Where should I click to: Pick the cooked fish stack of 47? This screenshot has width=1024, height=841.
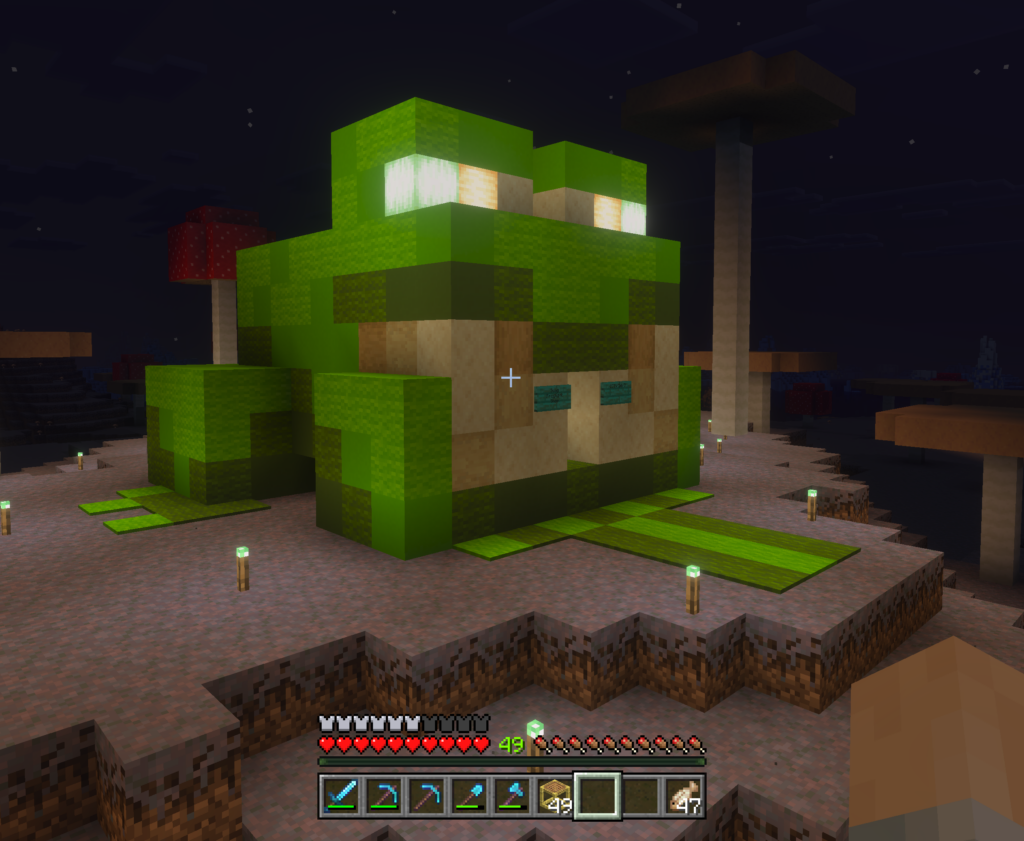[684, 796]
